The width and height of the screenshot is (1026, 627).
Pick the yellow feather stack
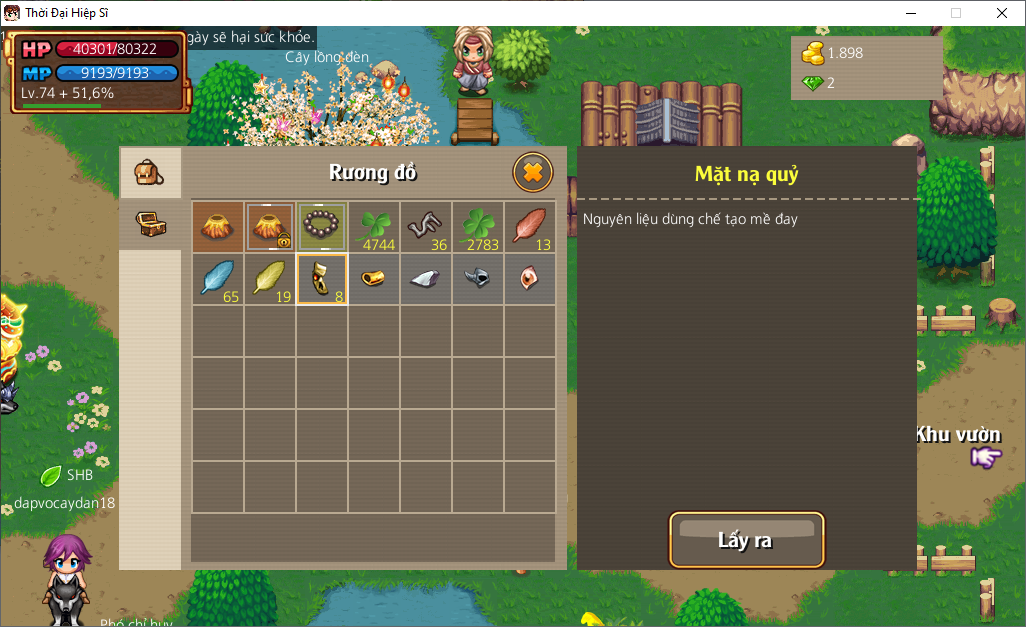[270, 279]
